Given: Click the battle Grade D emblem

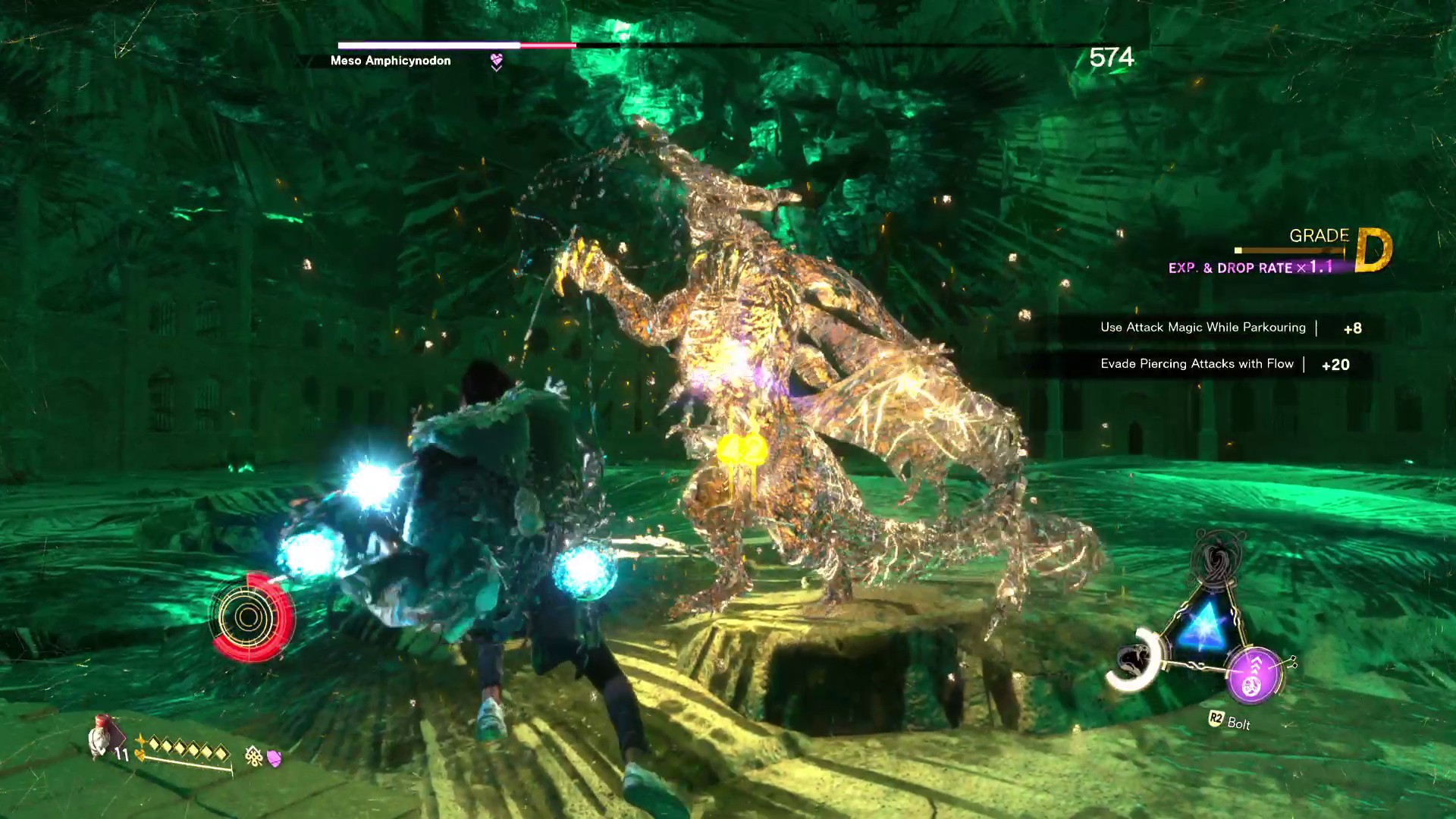Looking at the screenshot, I should pos(1373,250).
